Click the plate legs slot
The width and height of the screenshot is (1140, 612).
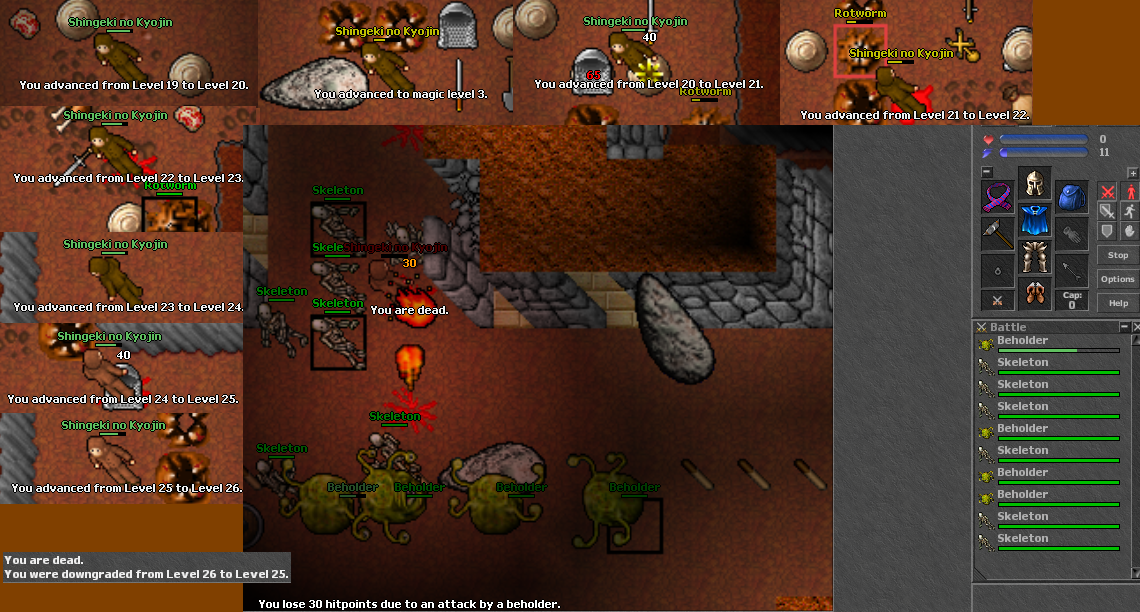1034,257
